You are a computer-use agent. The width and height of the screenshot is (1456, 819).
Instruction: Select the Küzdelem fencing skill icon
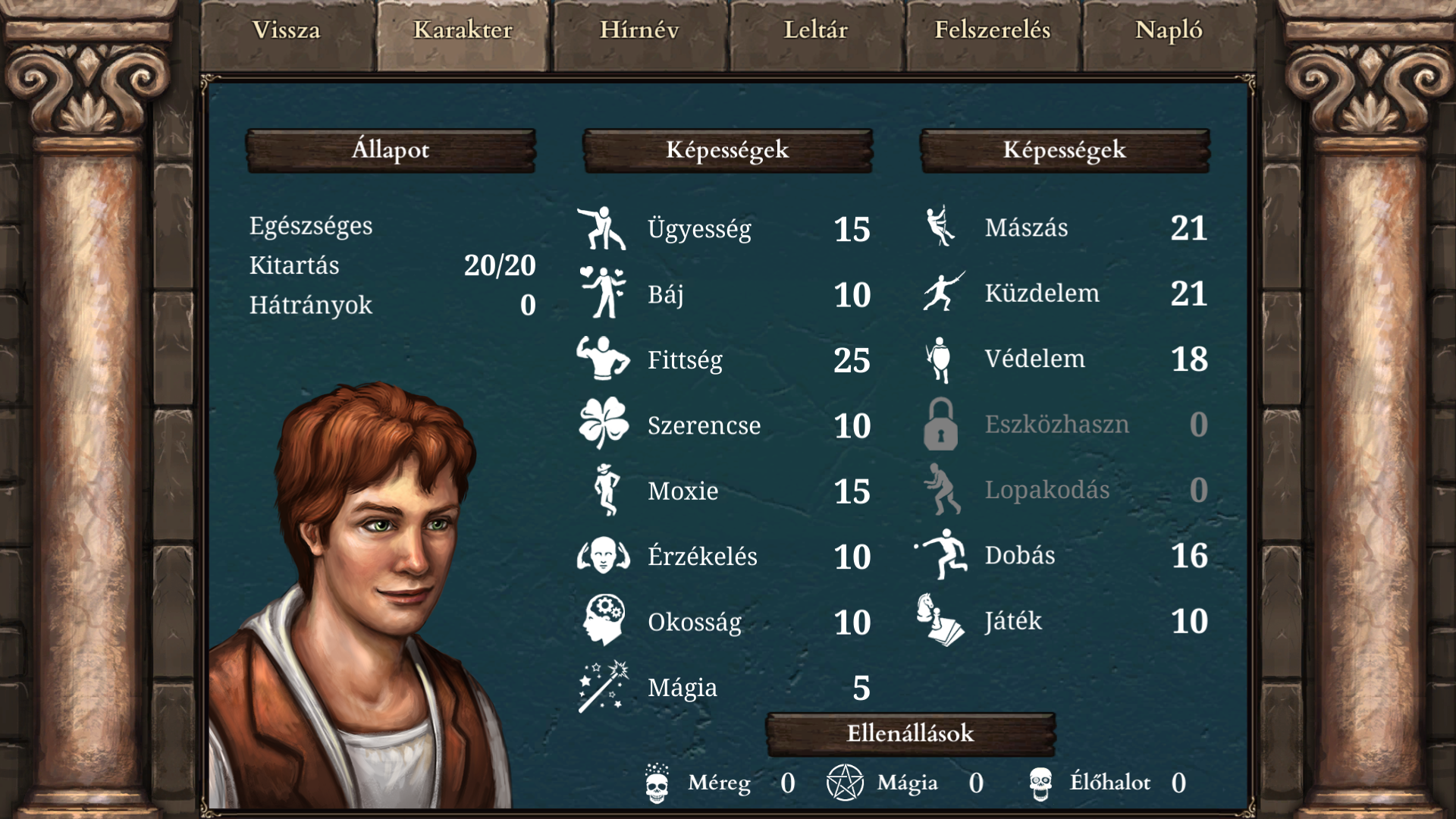(x=943, y=293)
